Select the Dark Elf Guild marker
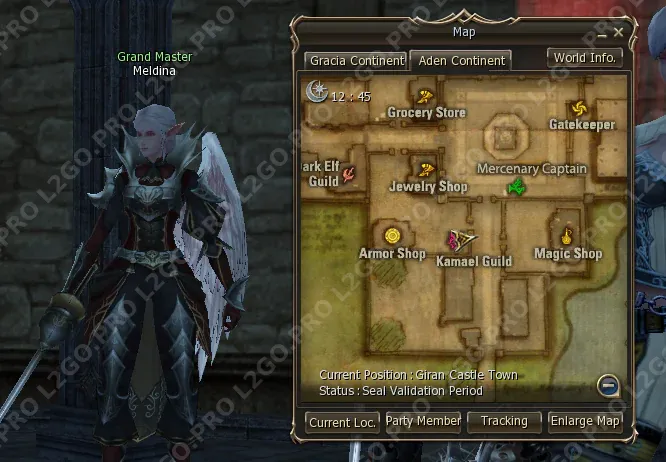The width and height of the screenshot is (666, 462). tap(349, 175)
